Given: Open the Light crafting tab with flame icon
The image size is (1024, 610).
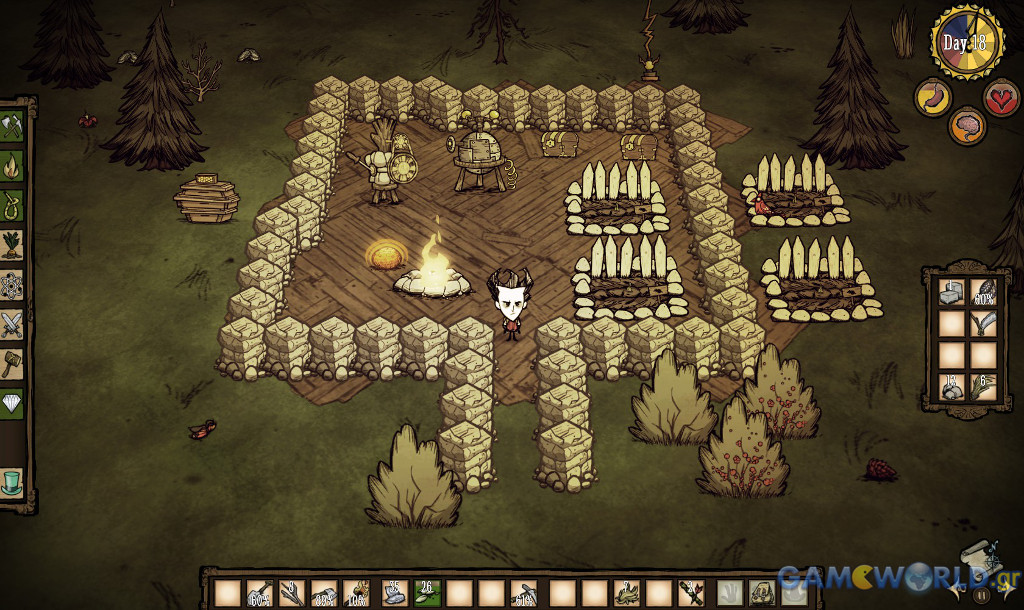Looking at the screenshot, I should 13,165.
